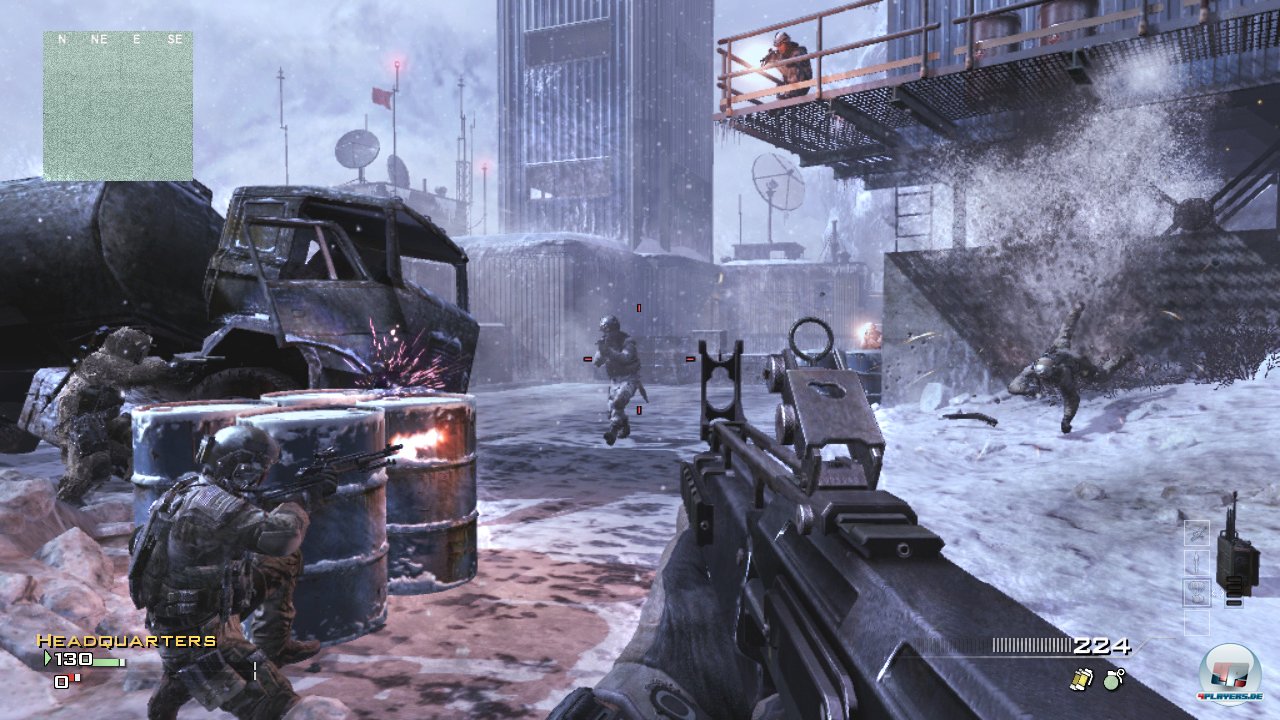
Task: Click the care package killstreak icon
Action: tap(1198, 594)
